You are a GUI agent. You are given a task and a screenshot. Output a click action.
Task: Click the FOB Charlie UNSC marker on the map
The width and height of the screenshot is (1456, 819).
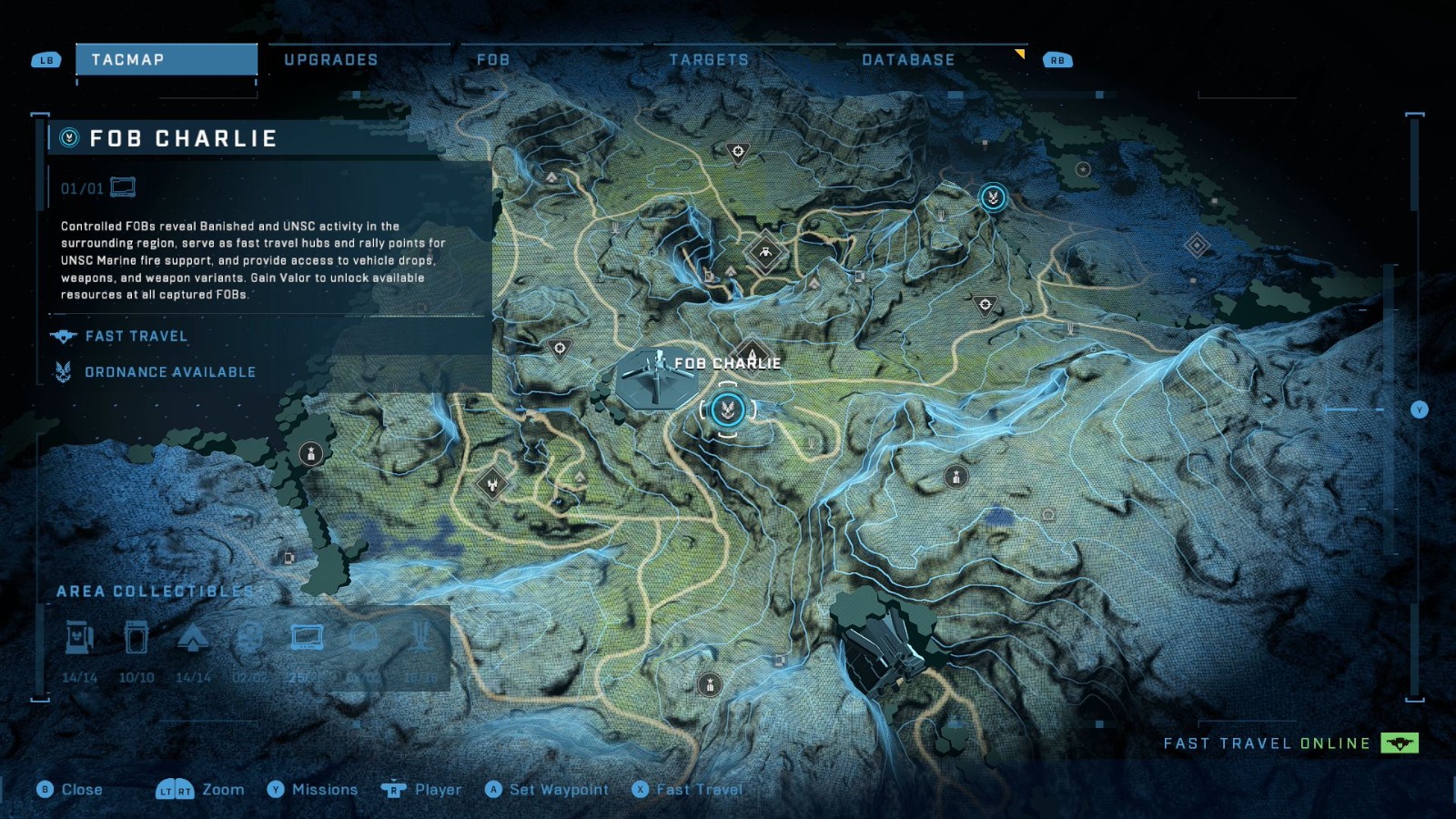tap(727, 409)
